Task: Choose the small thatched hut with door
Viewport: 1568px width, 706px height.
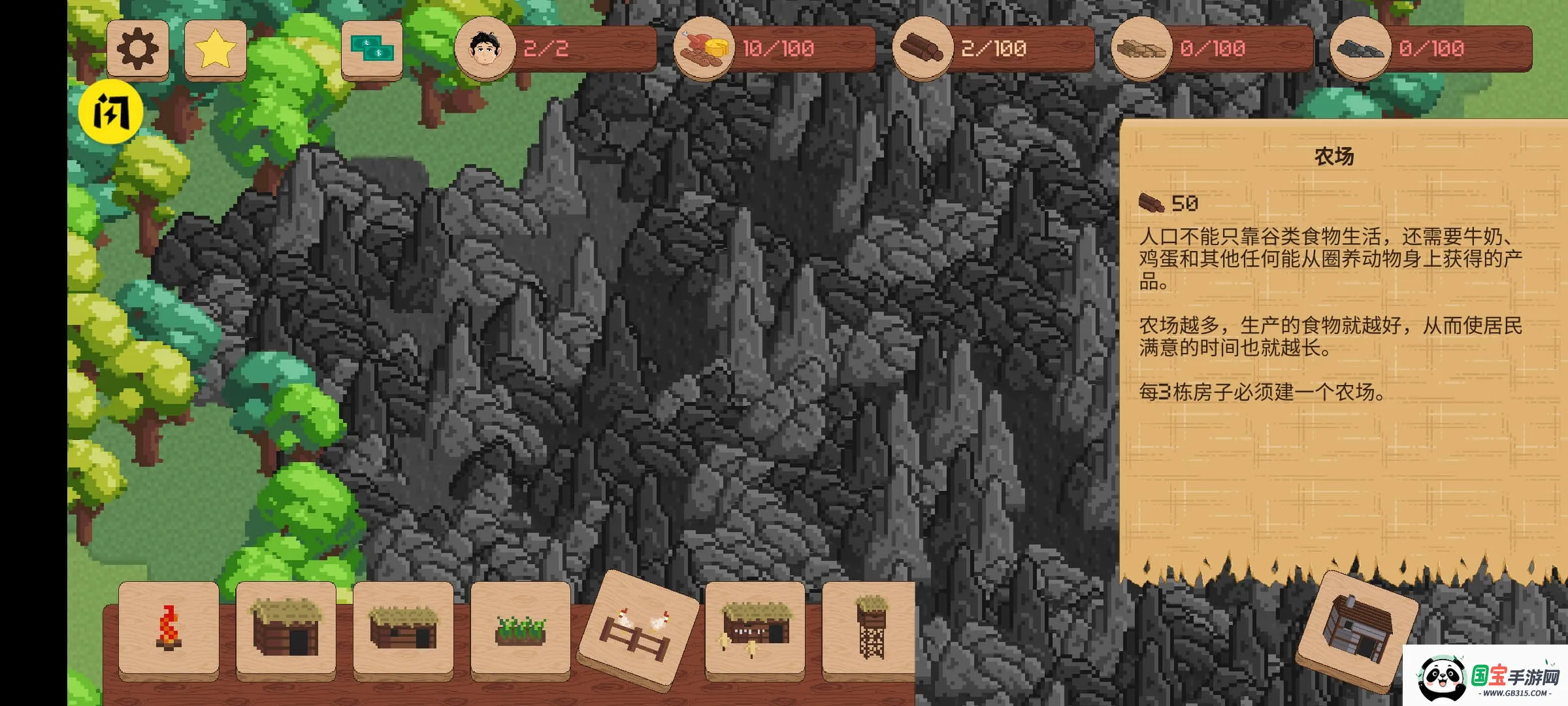Action: 286,629
